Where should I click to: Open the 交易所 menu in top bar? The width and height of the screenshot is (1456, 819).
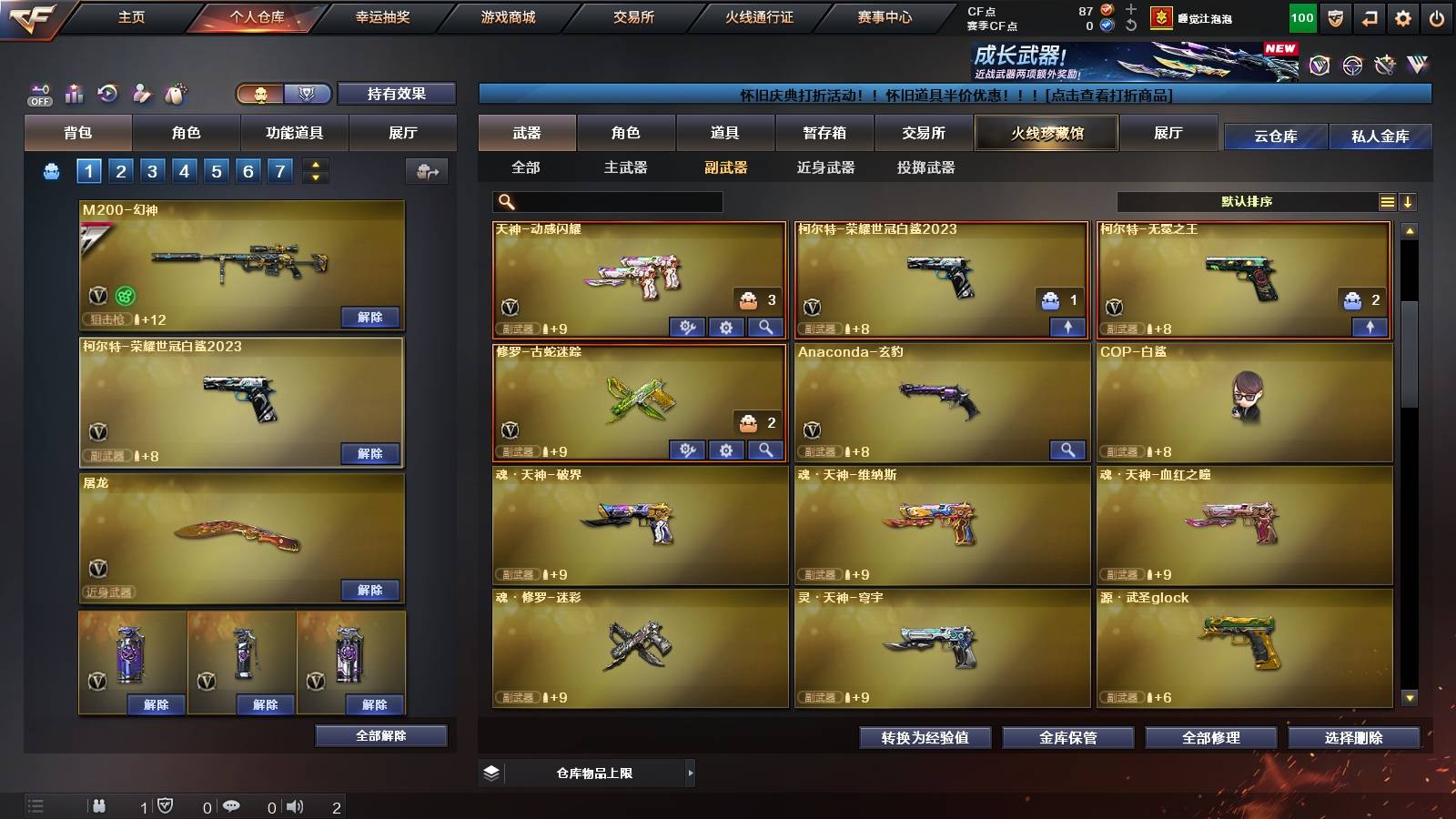point(634,16)
